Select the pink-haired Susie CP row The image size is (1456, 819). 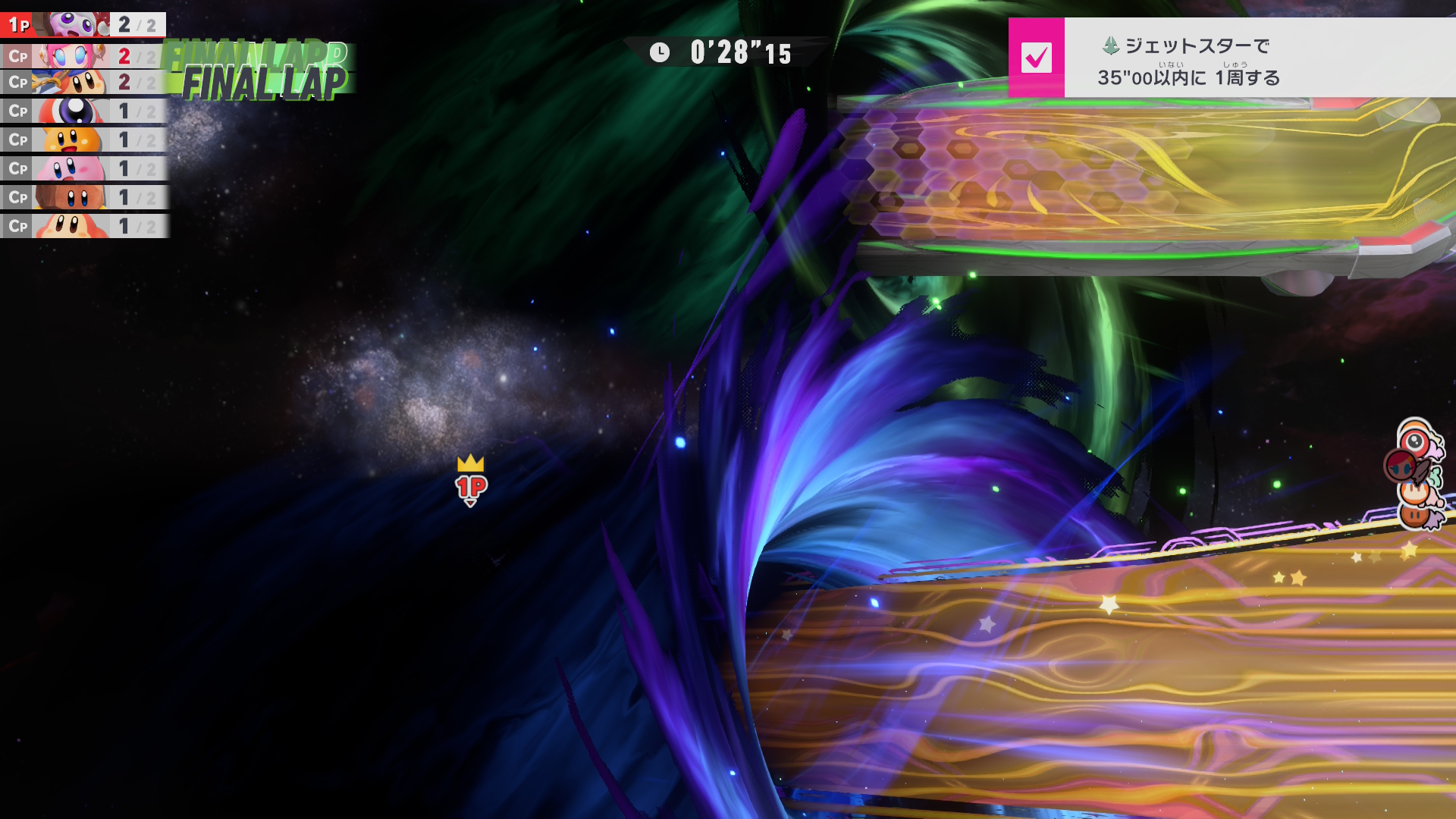tap(83, 55)
